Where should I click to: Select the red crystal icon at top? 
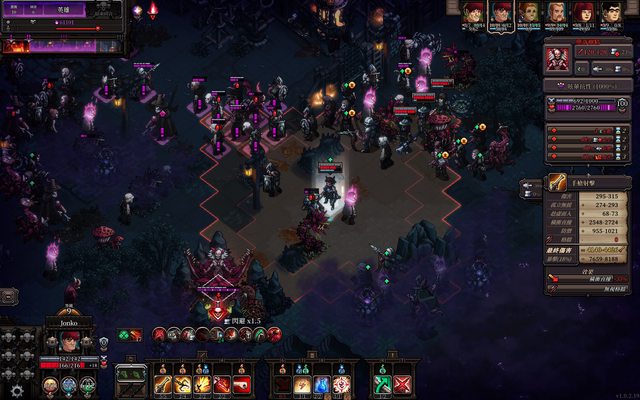(x=153, y=11)
